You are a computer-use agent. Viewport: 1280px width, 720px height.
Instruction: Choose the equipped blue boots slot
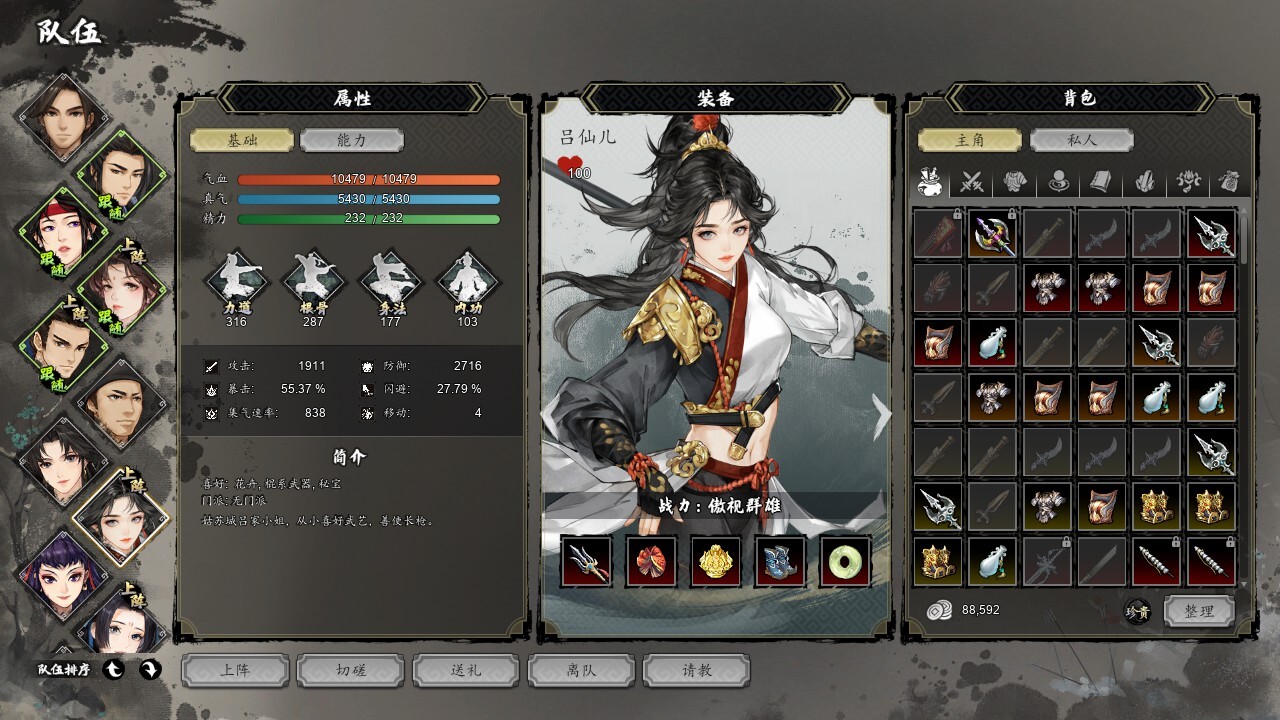[x=781, y=561]
